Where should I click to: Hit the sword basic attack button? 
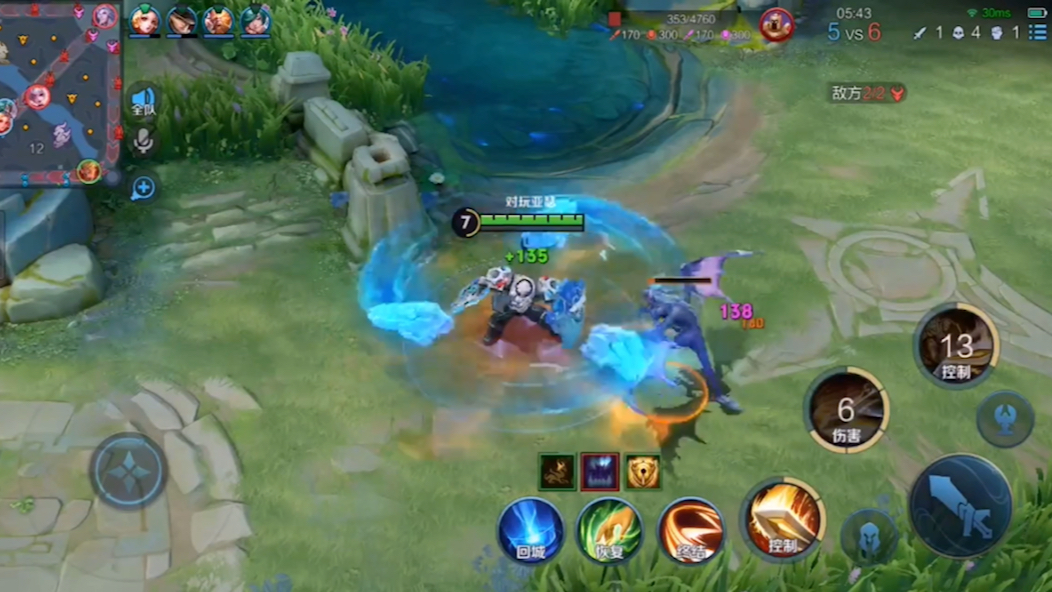click(x=960, y=505)
